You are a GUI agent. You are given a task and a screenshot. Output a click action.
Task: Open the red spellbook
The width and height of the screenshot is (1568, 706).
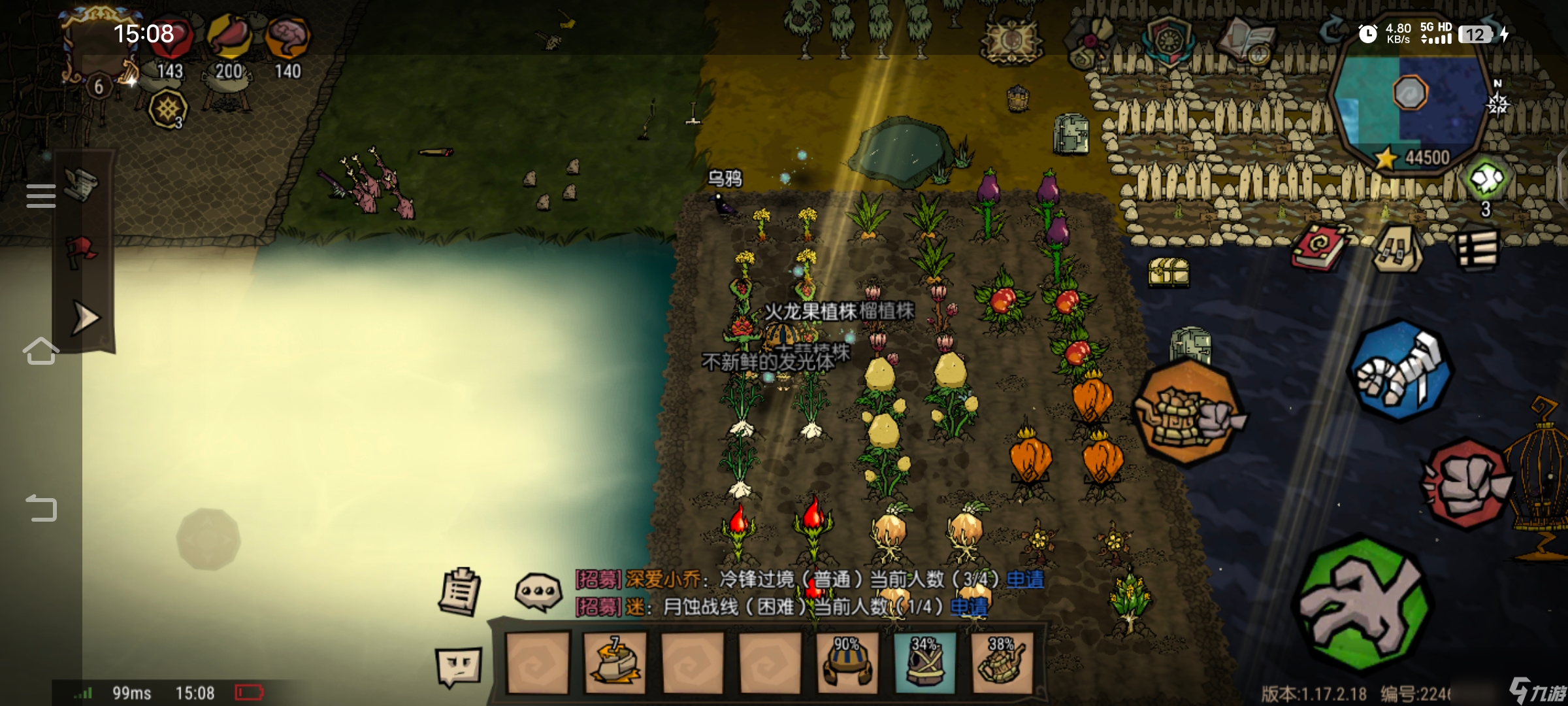pos(1318,246)
